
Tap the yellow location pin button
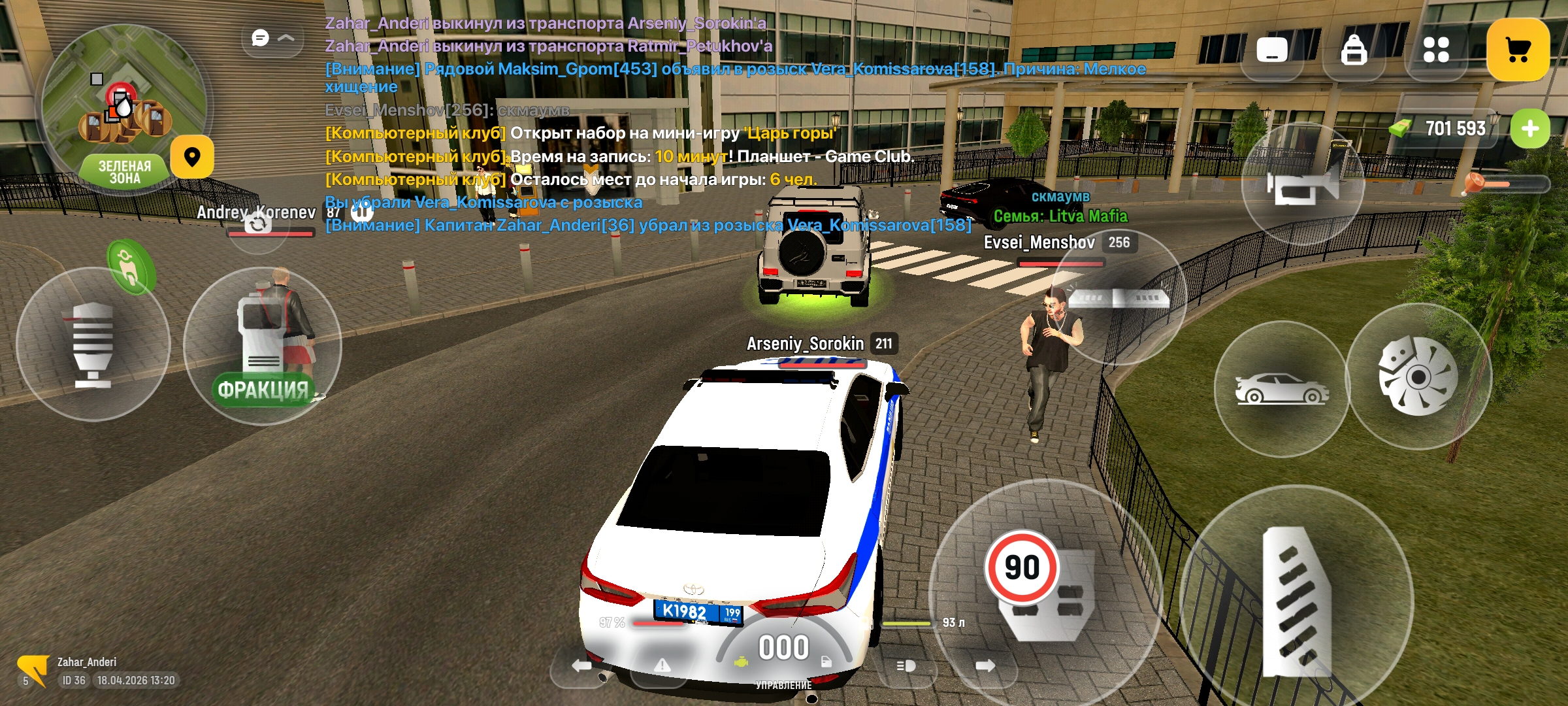coord(192,157)
